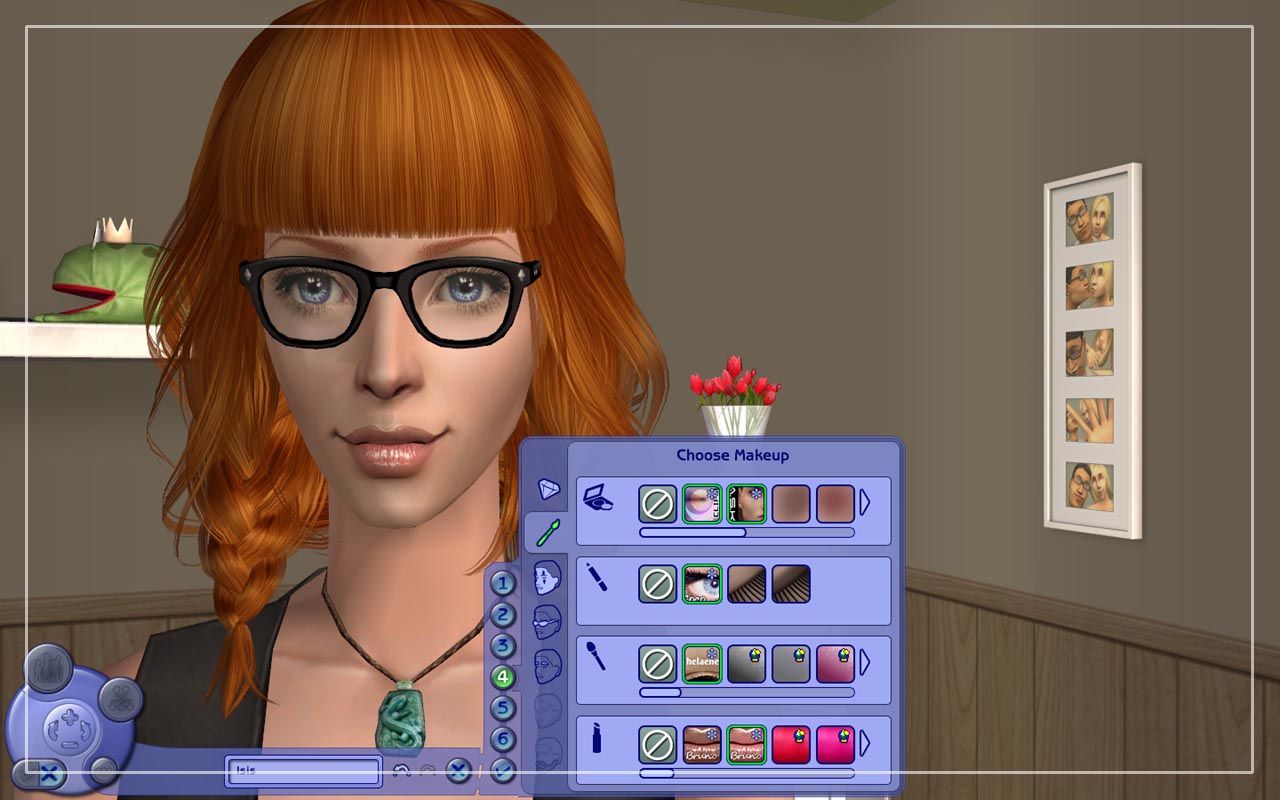1280x800 pixels.
Task: Click the undo arrow near the name field
Action: tap(401, 769)
